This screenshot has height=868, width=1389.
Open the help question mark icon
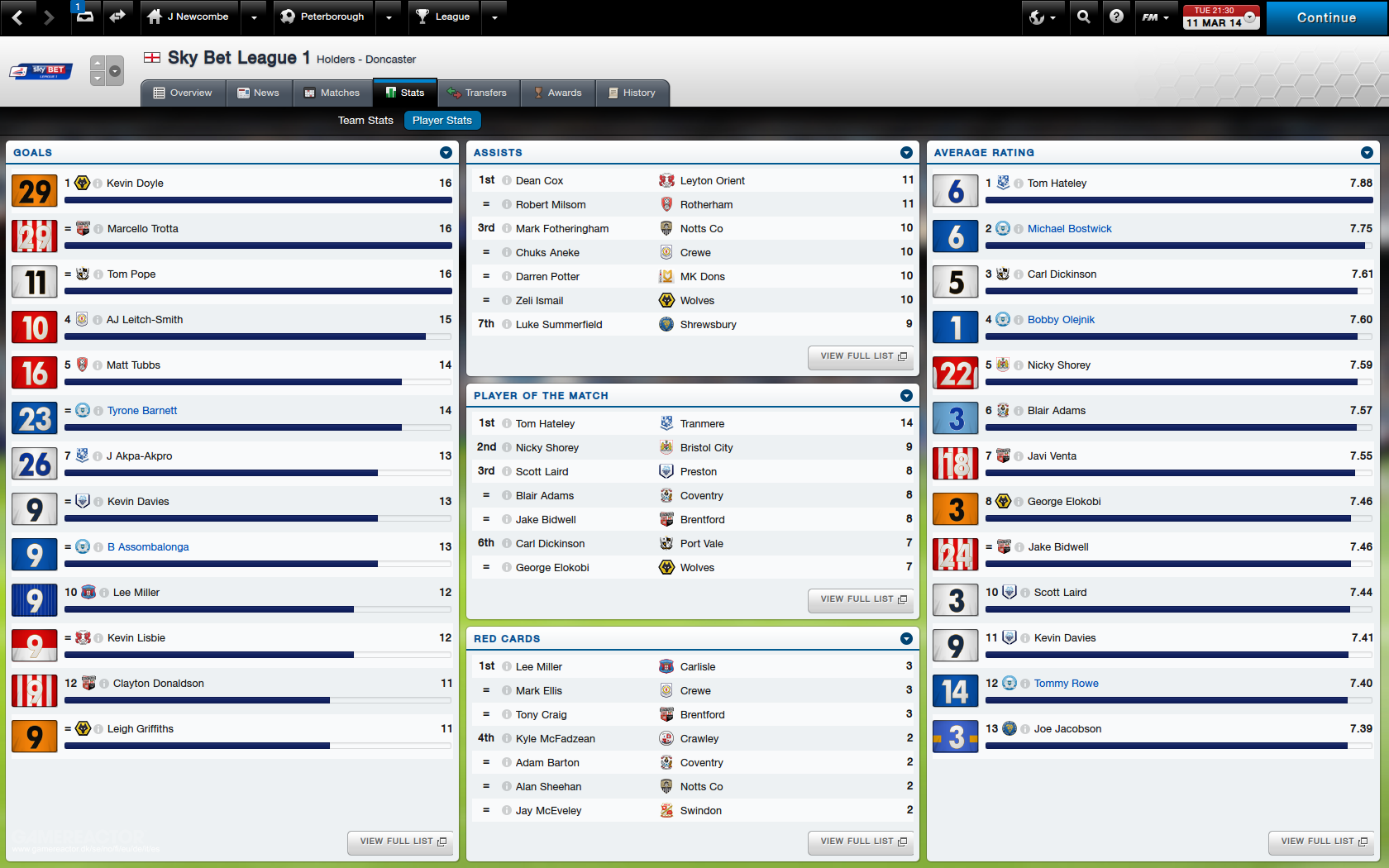pyautogui.click(x=1119, y=17)
